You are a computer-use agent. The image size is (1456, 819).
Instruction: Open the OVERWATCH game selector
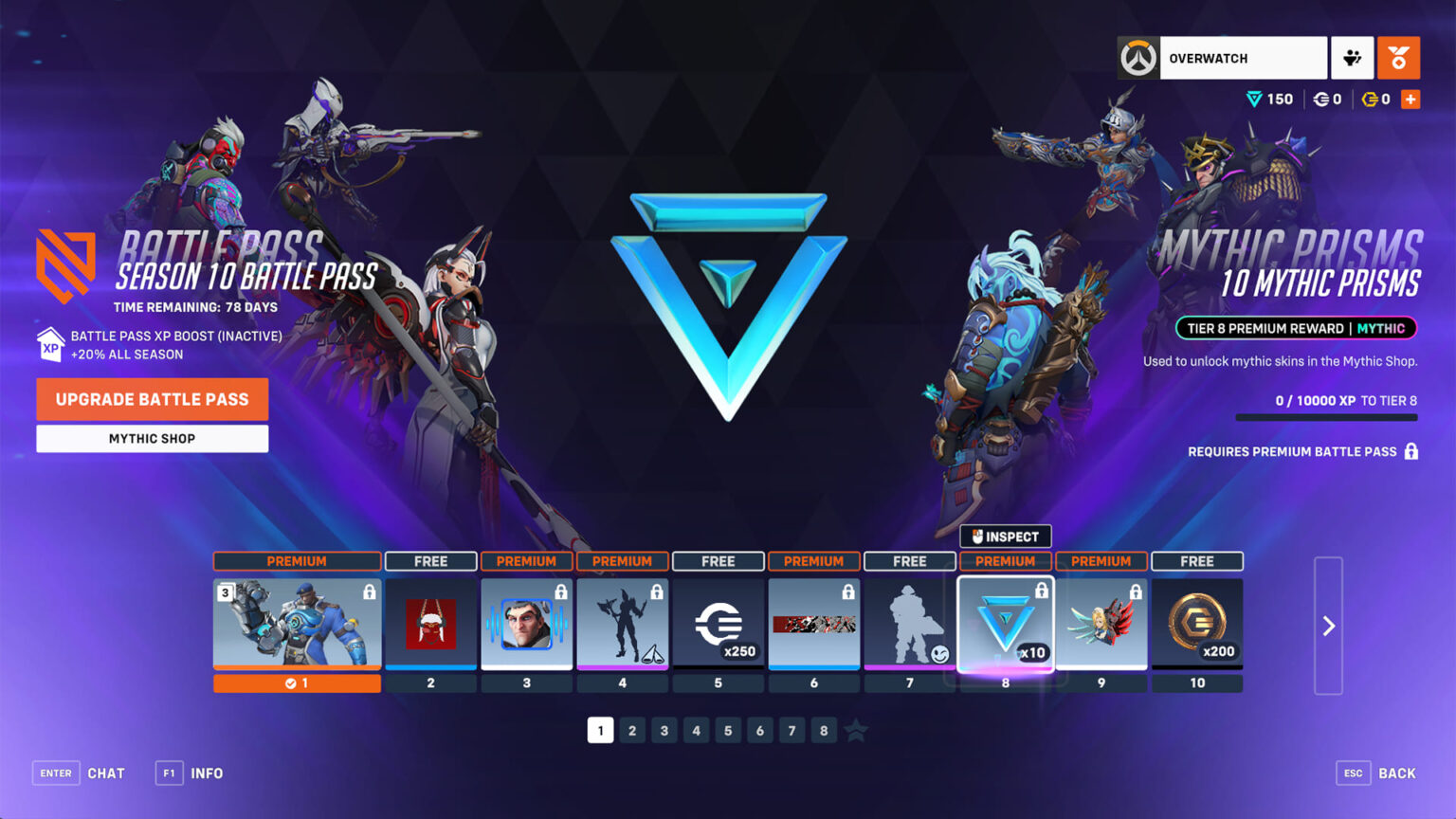[x=1242, y=57]
